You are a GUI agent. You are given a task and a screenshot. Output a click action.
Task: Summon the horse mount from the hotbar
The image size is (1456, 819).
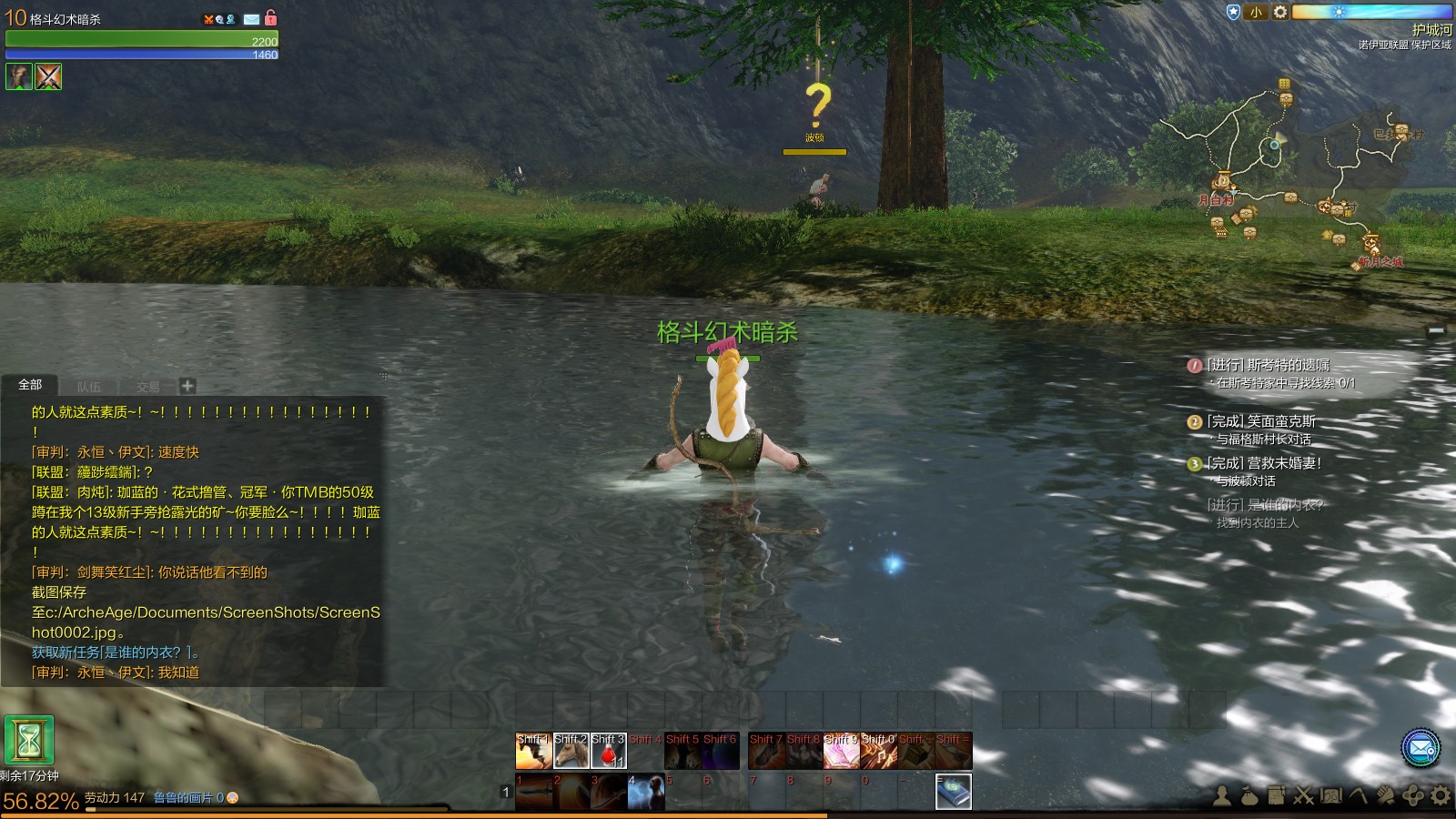coord(571,752)
